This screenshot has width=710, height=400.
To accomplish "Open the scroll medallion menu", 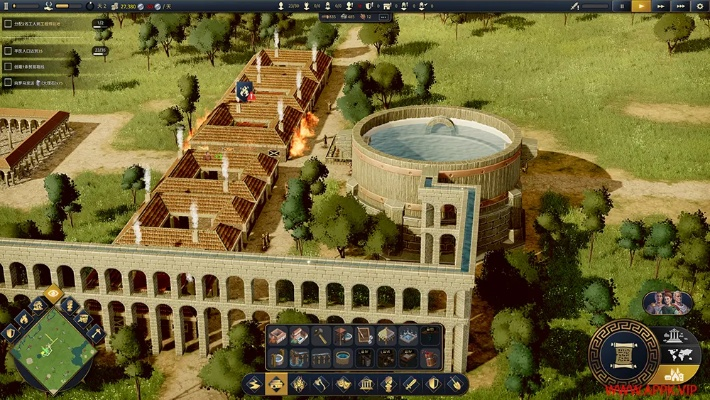I will coord(622,353).
